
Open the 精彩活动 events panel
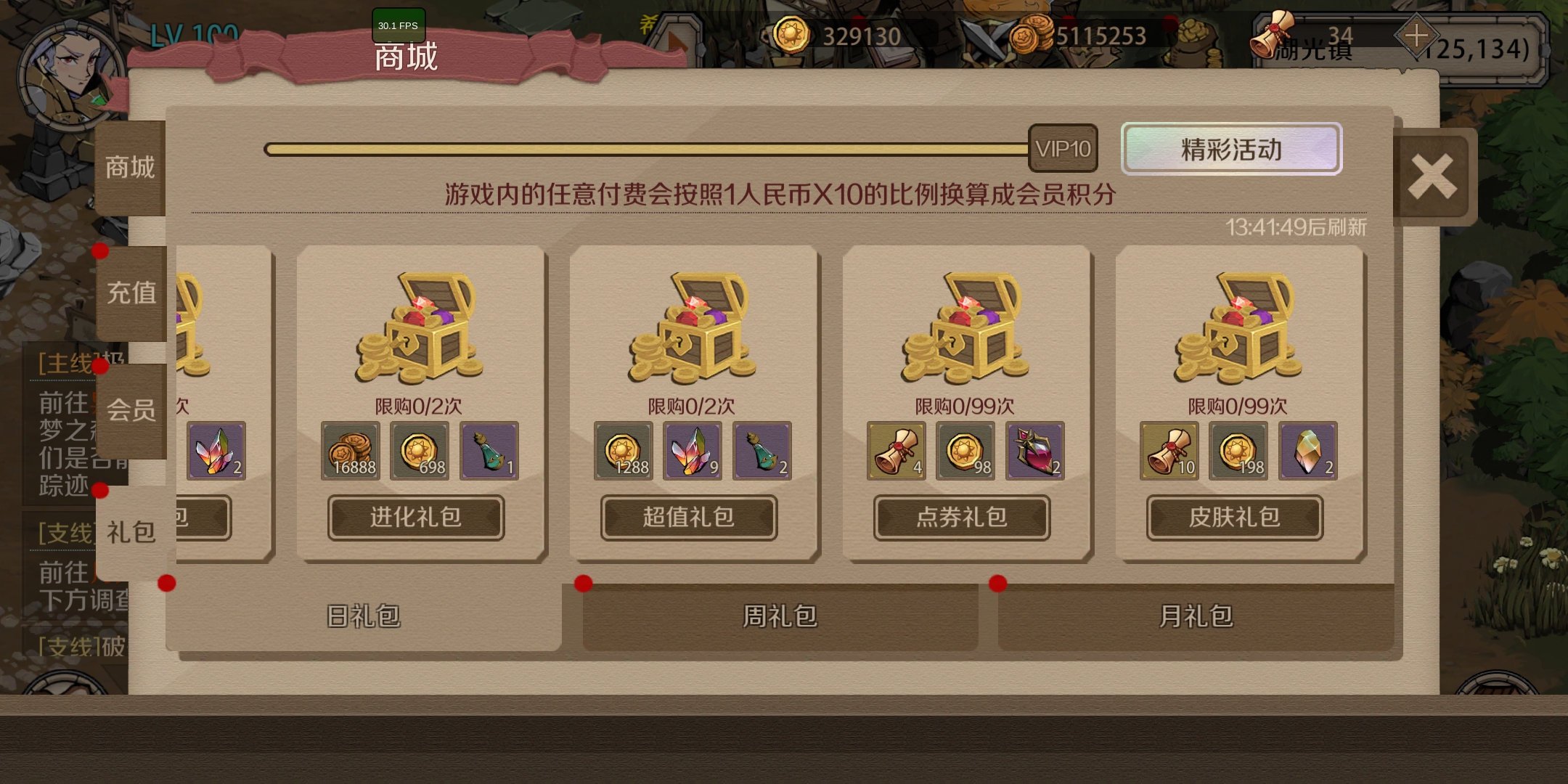tap(1231, 149)
